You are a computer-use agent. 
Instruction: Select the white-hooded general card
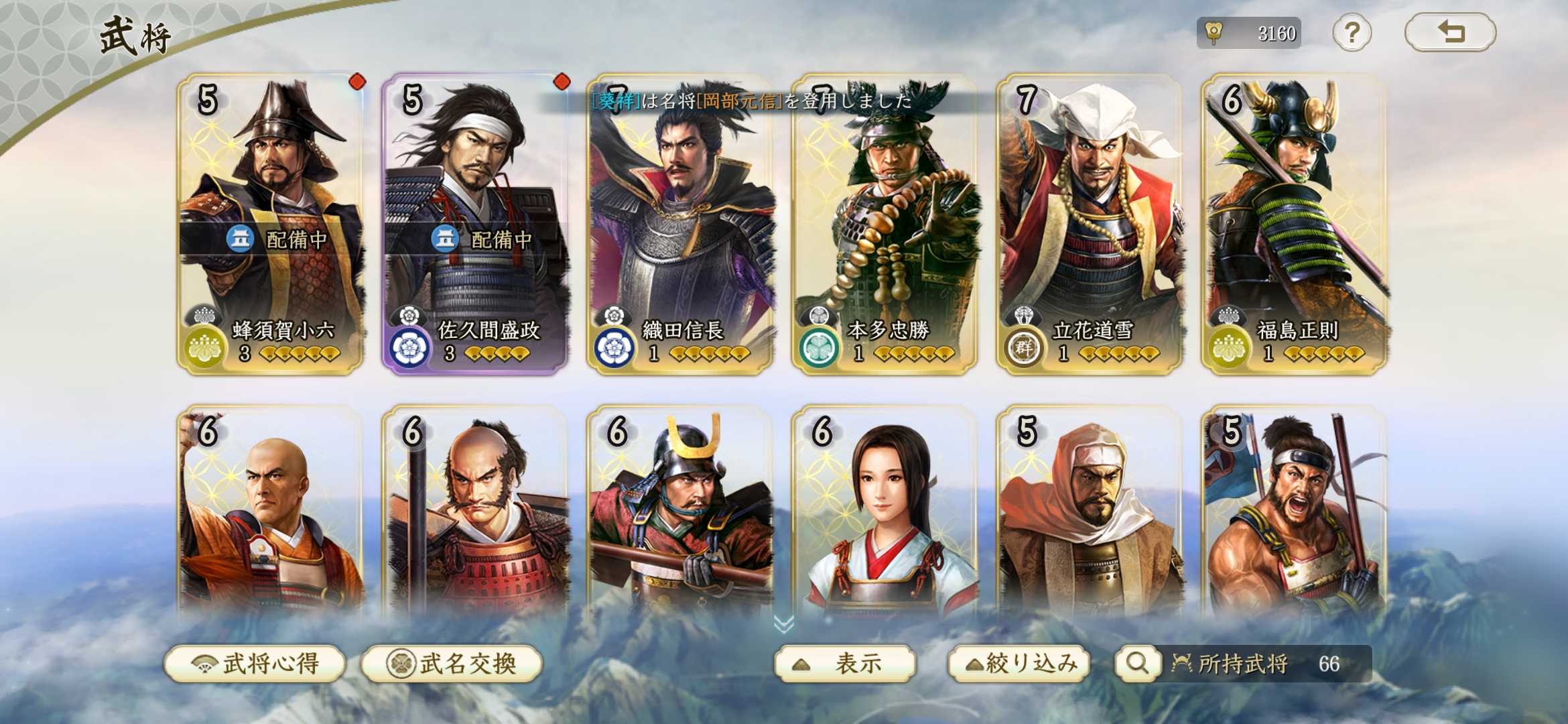(x=1090, y=516)
